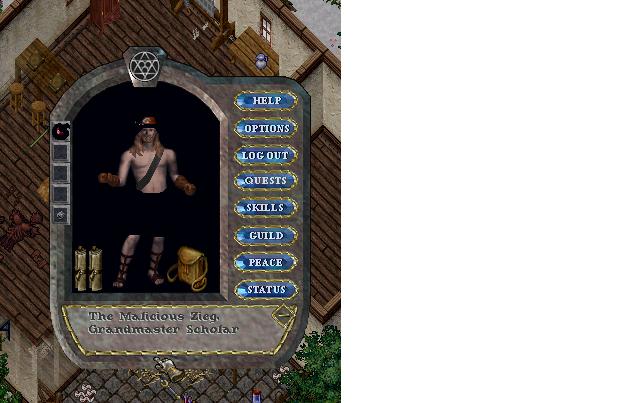Viewport: 640px width, 403px height.
Task: Open the Options window
Action: 266,128
